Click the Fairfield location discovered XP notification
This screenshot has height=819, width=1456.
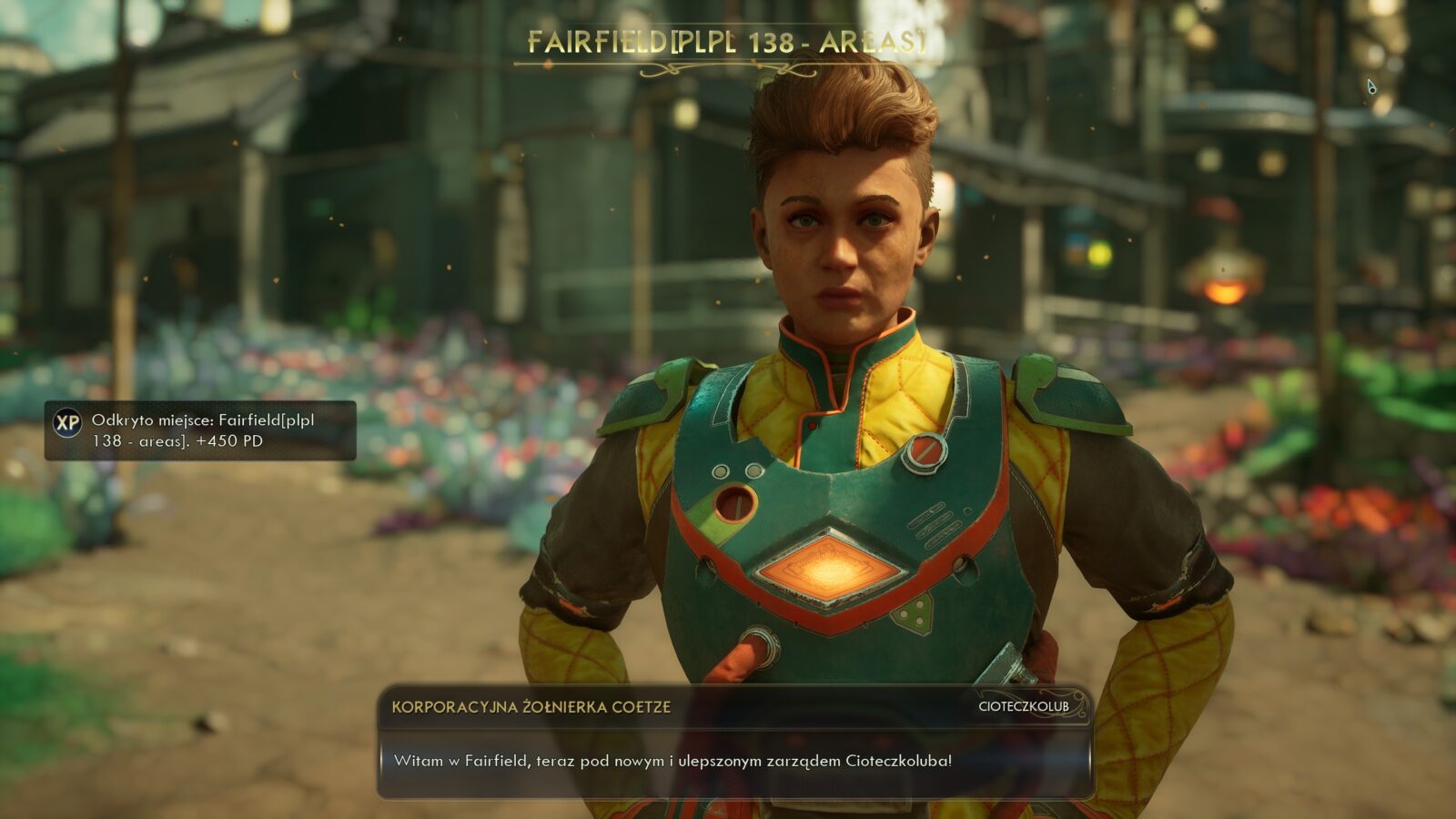point(200,430)
